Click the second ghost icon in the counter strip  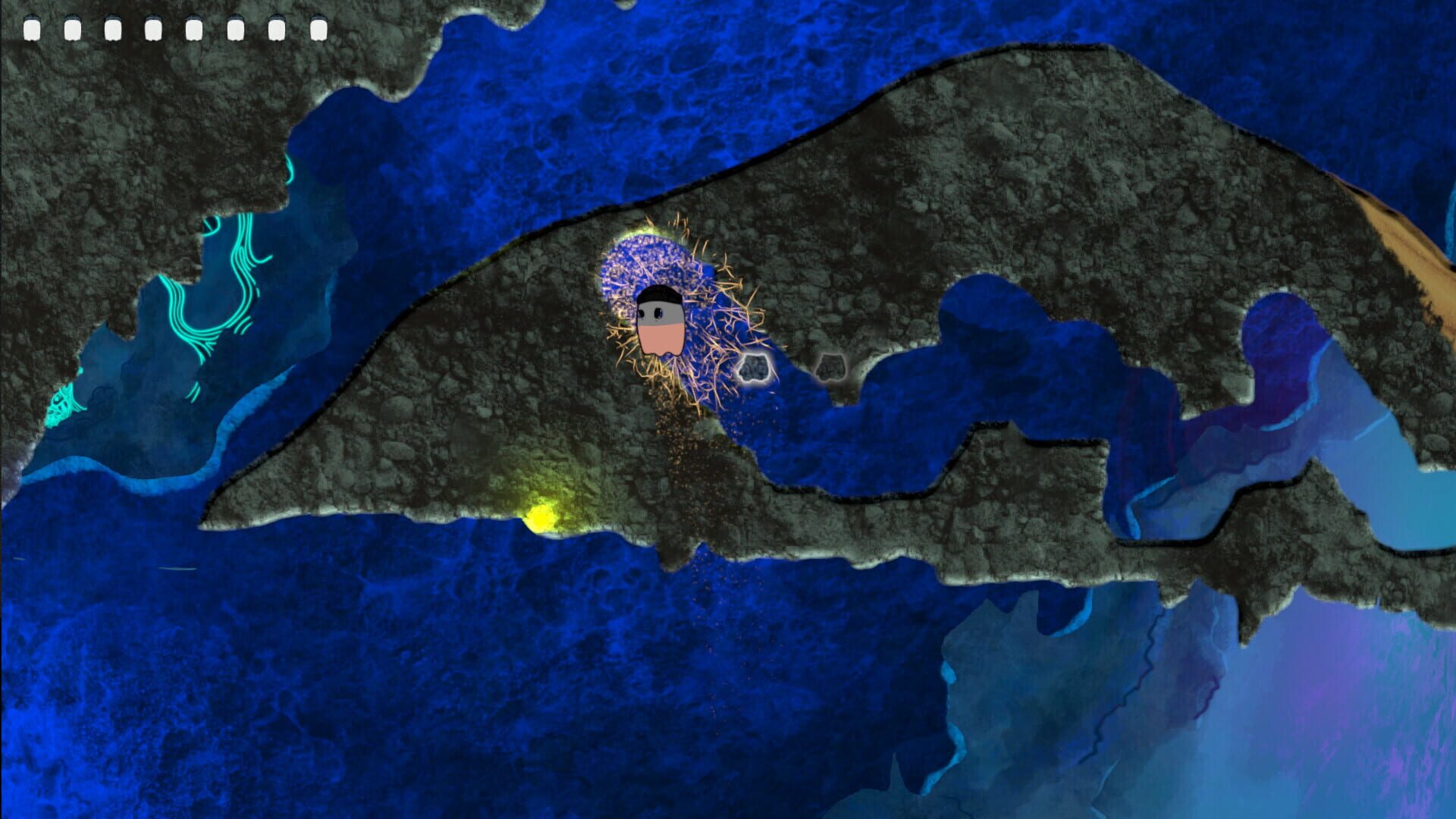click(73, 28)
